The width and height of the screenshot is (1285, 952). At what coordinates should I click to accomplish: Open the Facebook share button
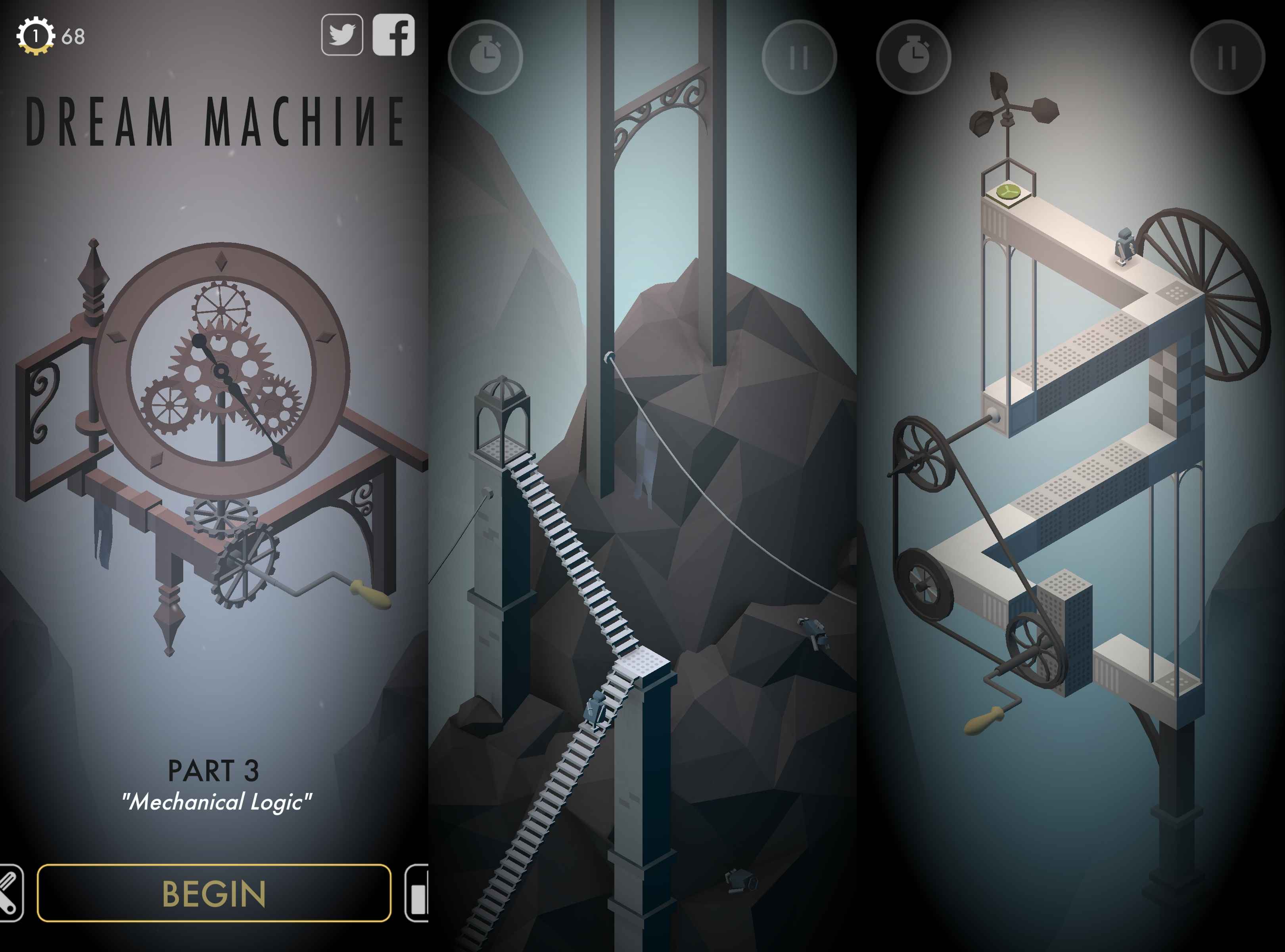point(393,35)
